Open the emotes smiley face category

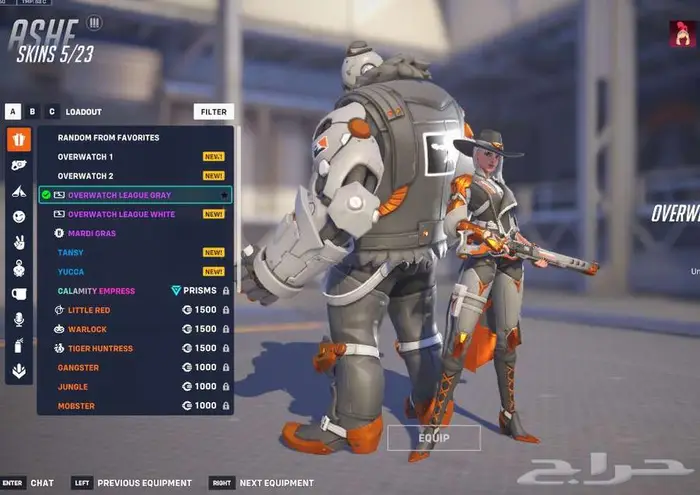18,216
